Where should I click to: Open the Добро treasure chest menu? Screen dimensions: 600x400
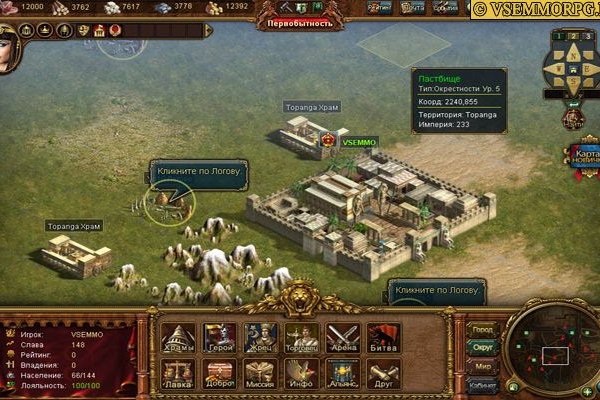point(219,374)
